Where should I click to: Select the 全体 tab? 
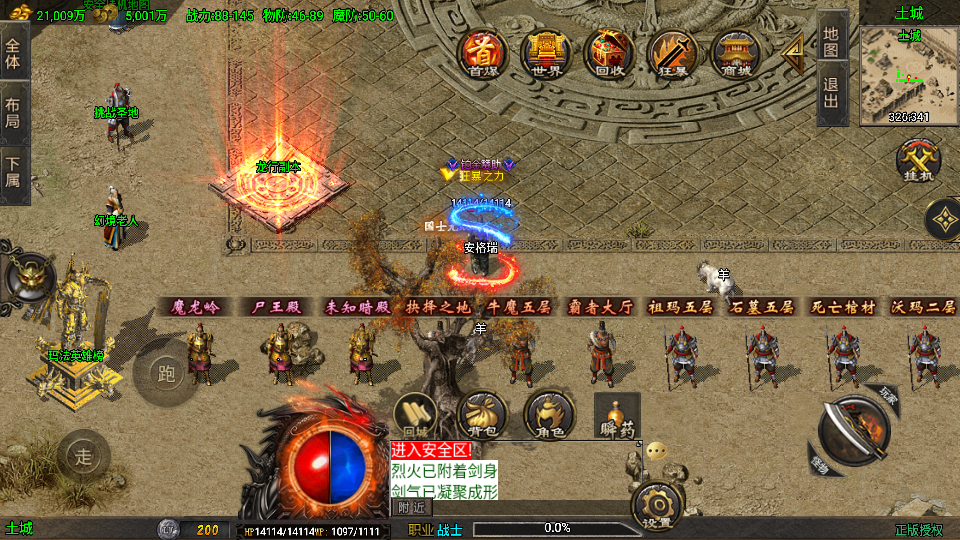(13, 52)
